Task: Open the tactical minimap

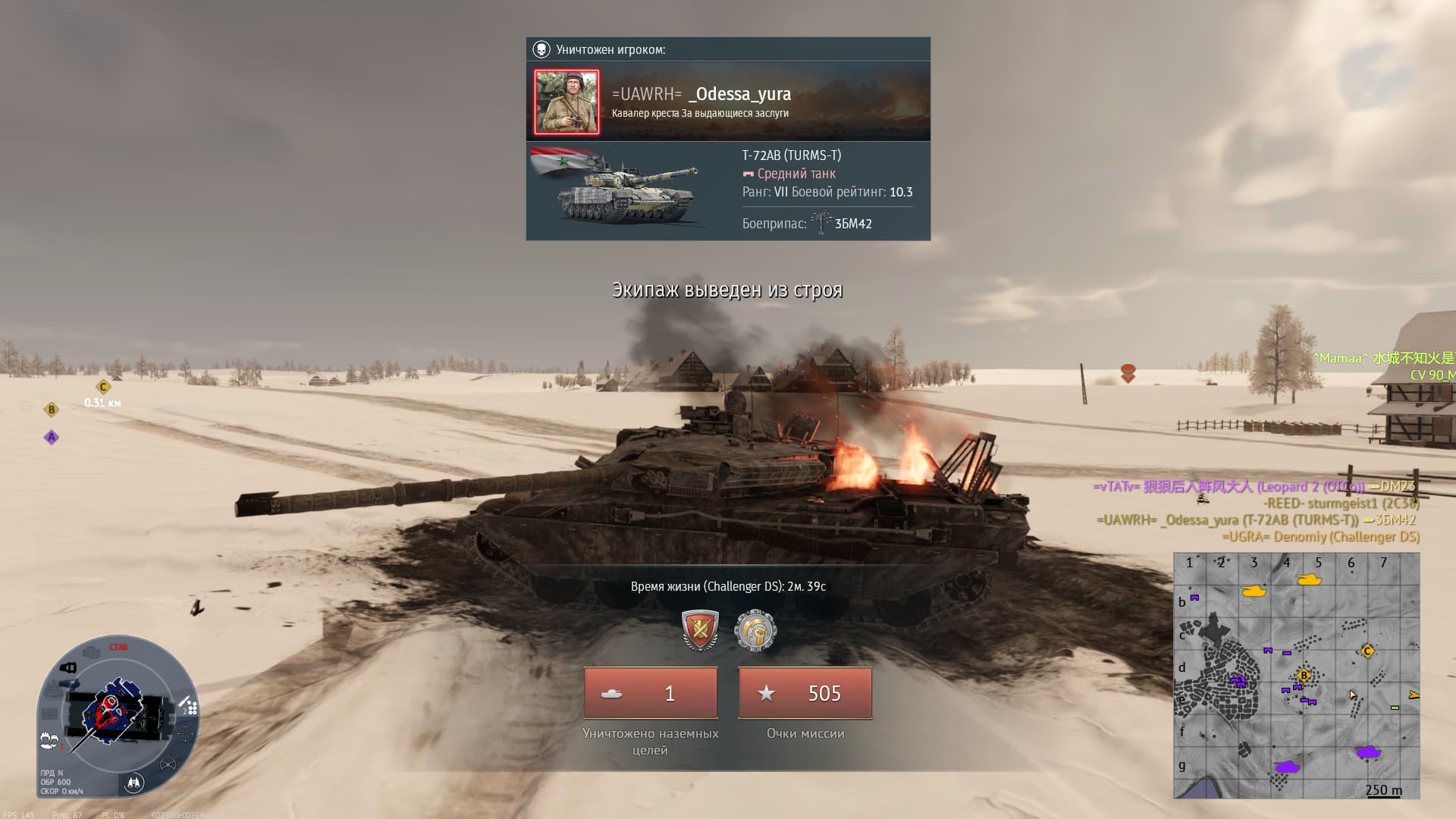Action: click(x=1296, y=675)
